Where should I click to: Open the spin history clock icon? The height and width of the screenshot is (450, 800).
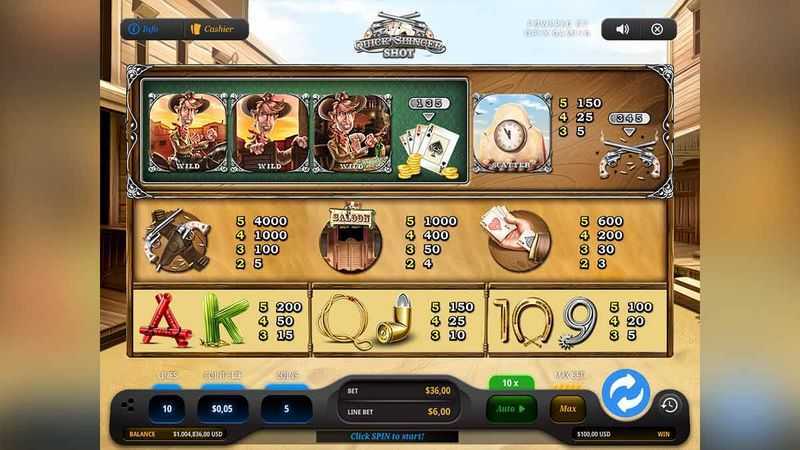(669, 405)
